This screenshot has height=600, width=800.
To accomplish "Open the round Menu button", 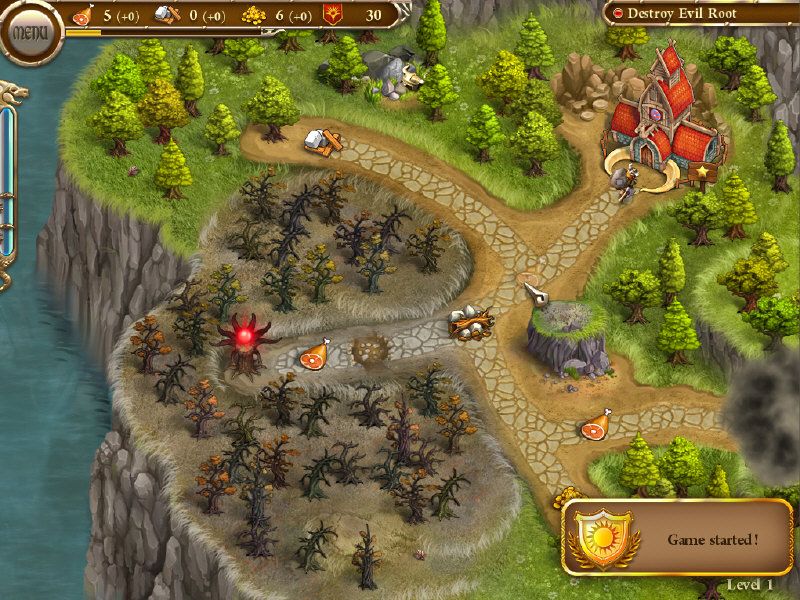I will pos(28,32).
